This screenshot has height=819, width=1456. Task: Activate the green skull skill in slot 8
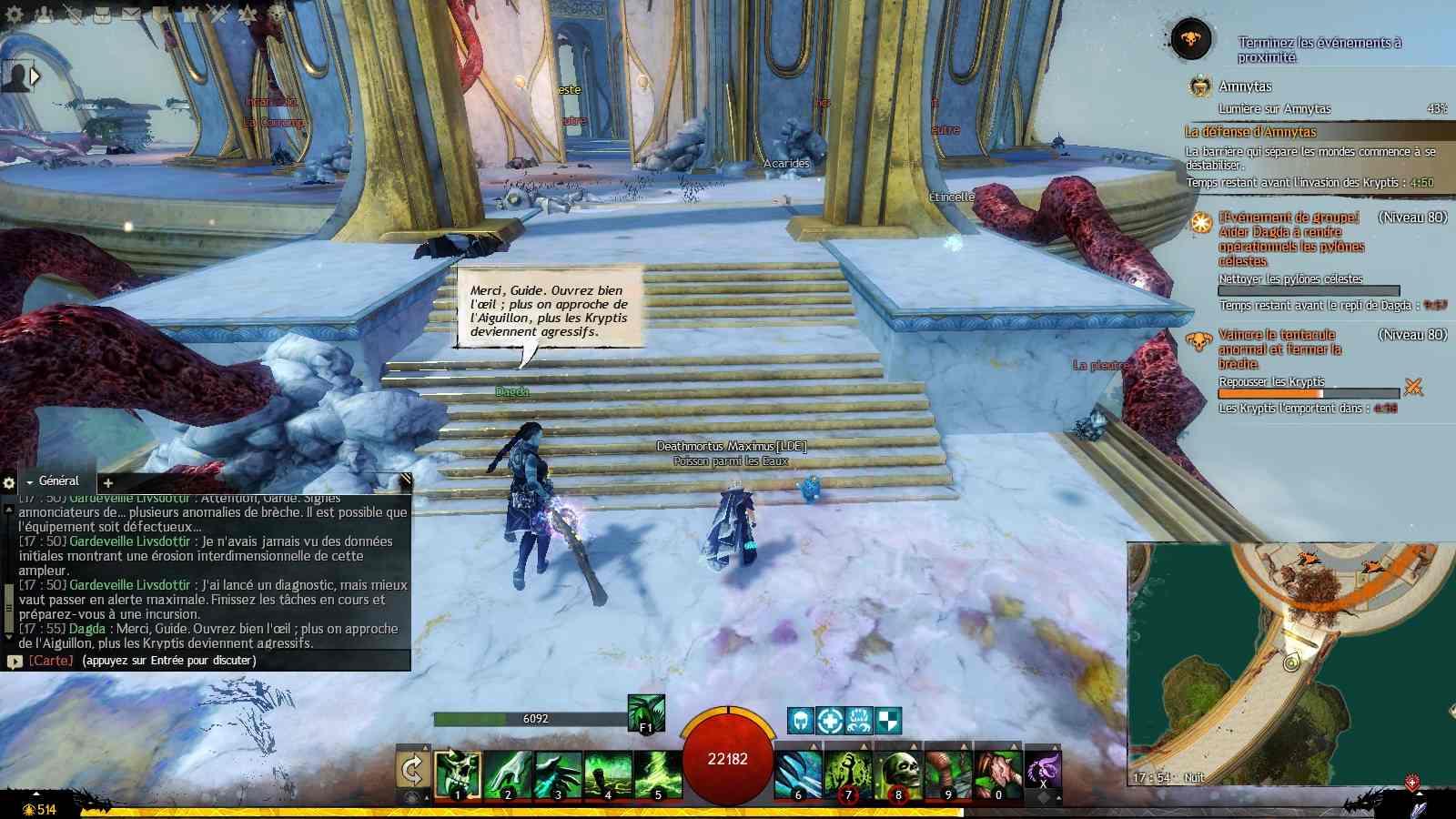(x=898, y=773)
